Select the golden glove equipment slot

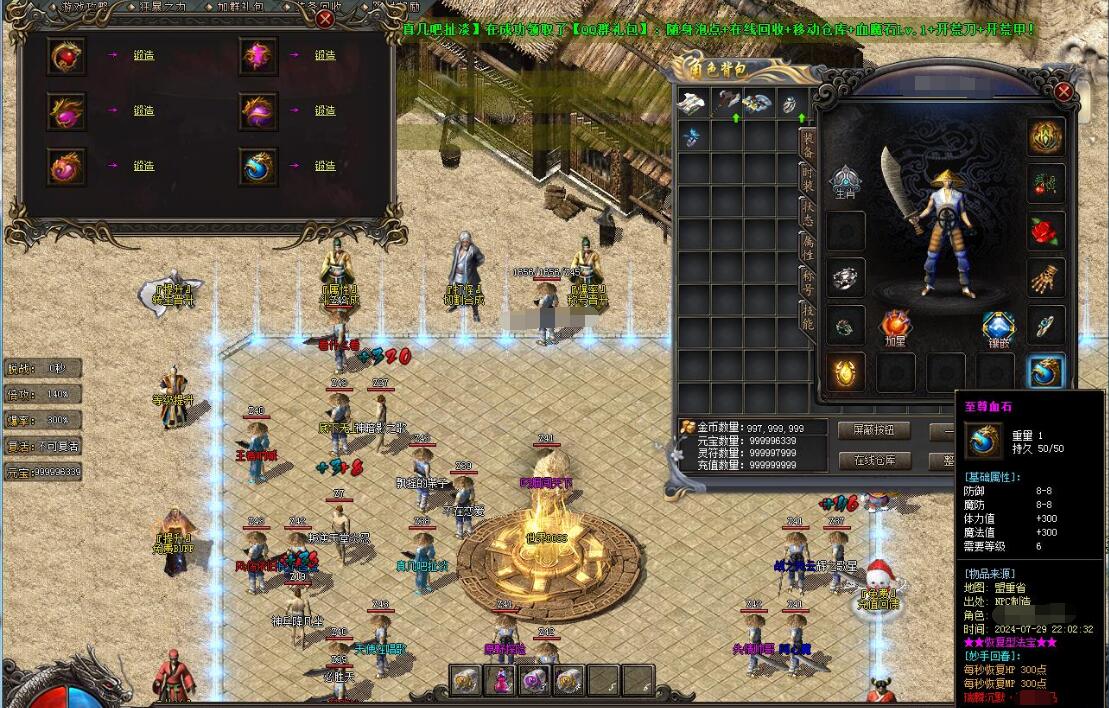tap(1046, 277)
